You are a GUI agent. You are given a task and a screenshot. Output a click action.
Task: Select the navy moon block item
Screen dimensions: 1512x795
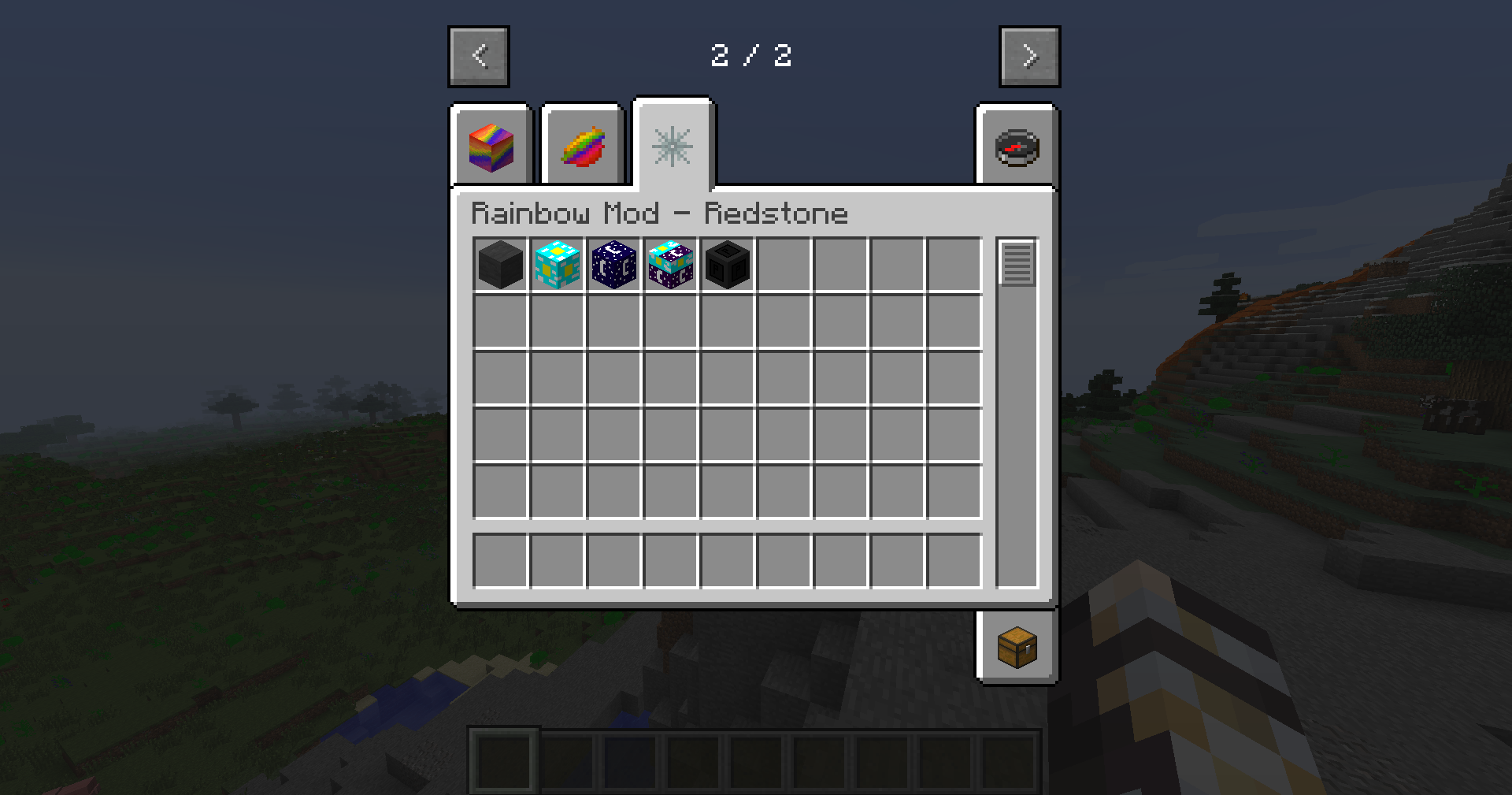[x=614, y=264]
